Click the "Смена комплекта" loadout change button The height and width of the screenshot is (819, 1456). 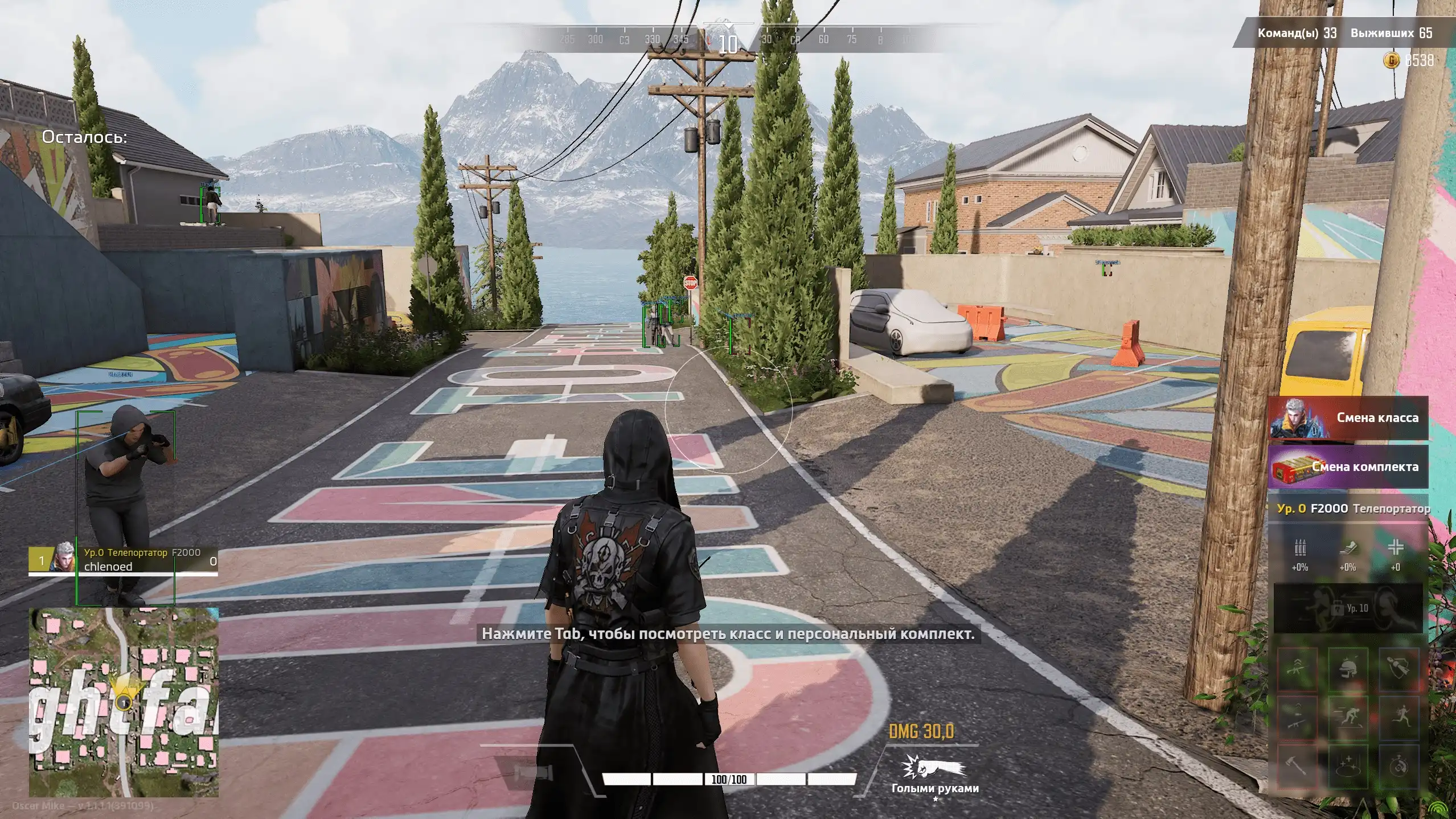click(x=1347, y=467)
